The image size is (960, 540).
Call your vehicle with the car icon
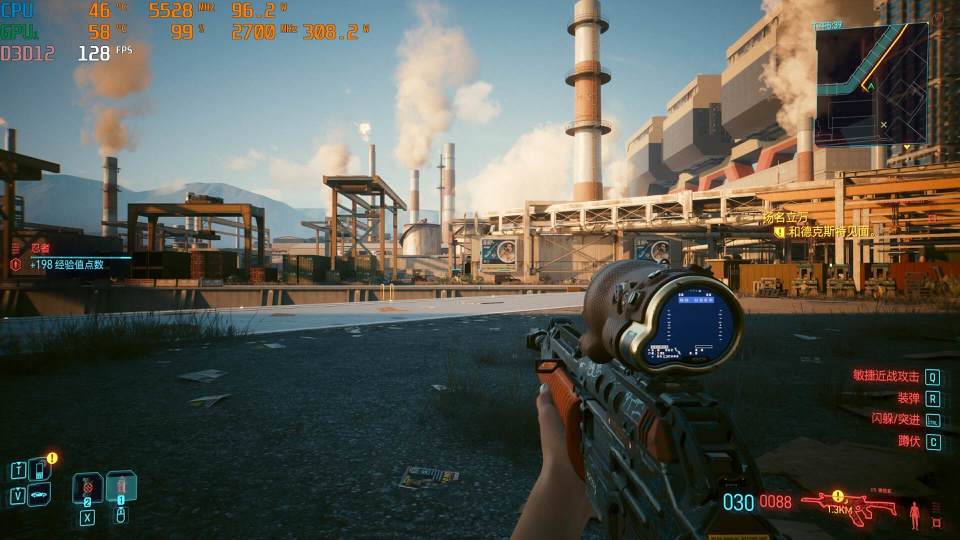tap(38, 494)
